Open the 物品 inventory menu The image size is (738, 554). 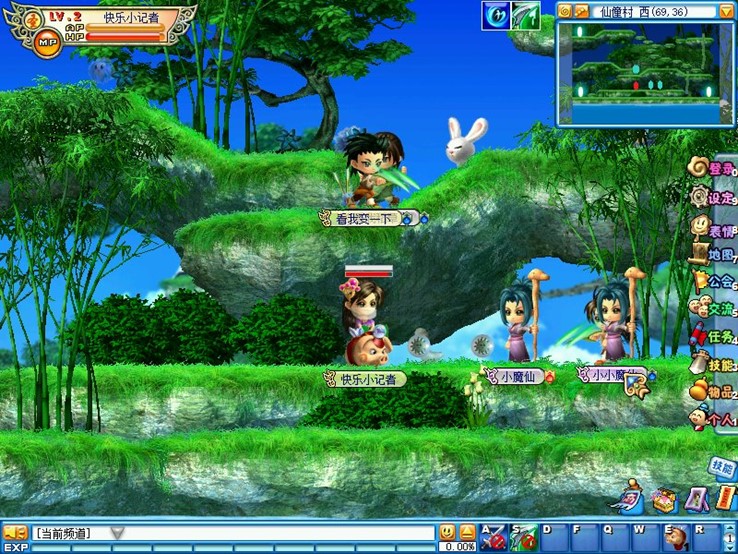[x=716, y=392]
